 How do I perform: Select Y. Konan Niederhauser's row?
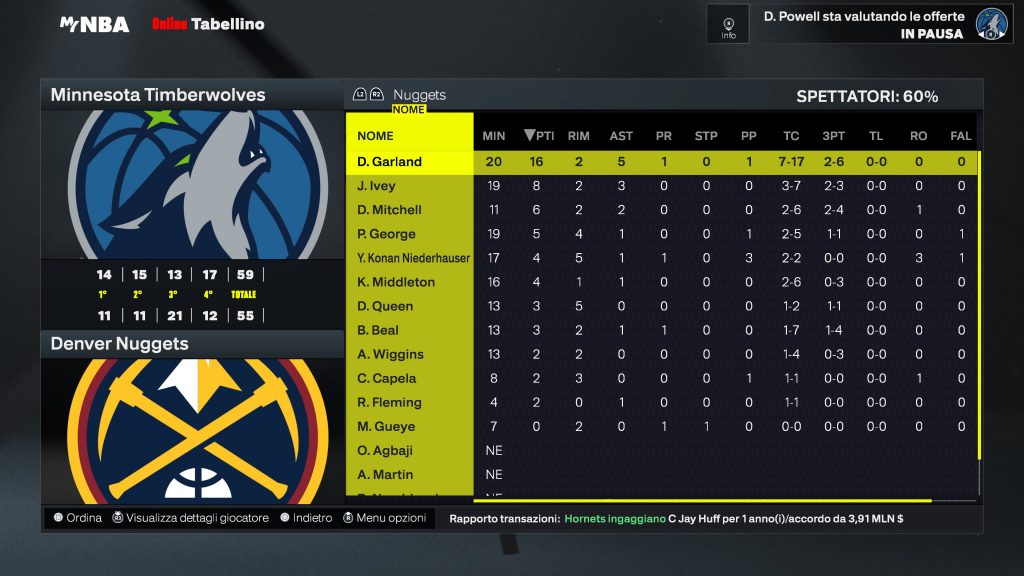[x=413, y=258]
